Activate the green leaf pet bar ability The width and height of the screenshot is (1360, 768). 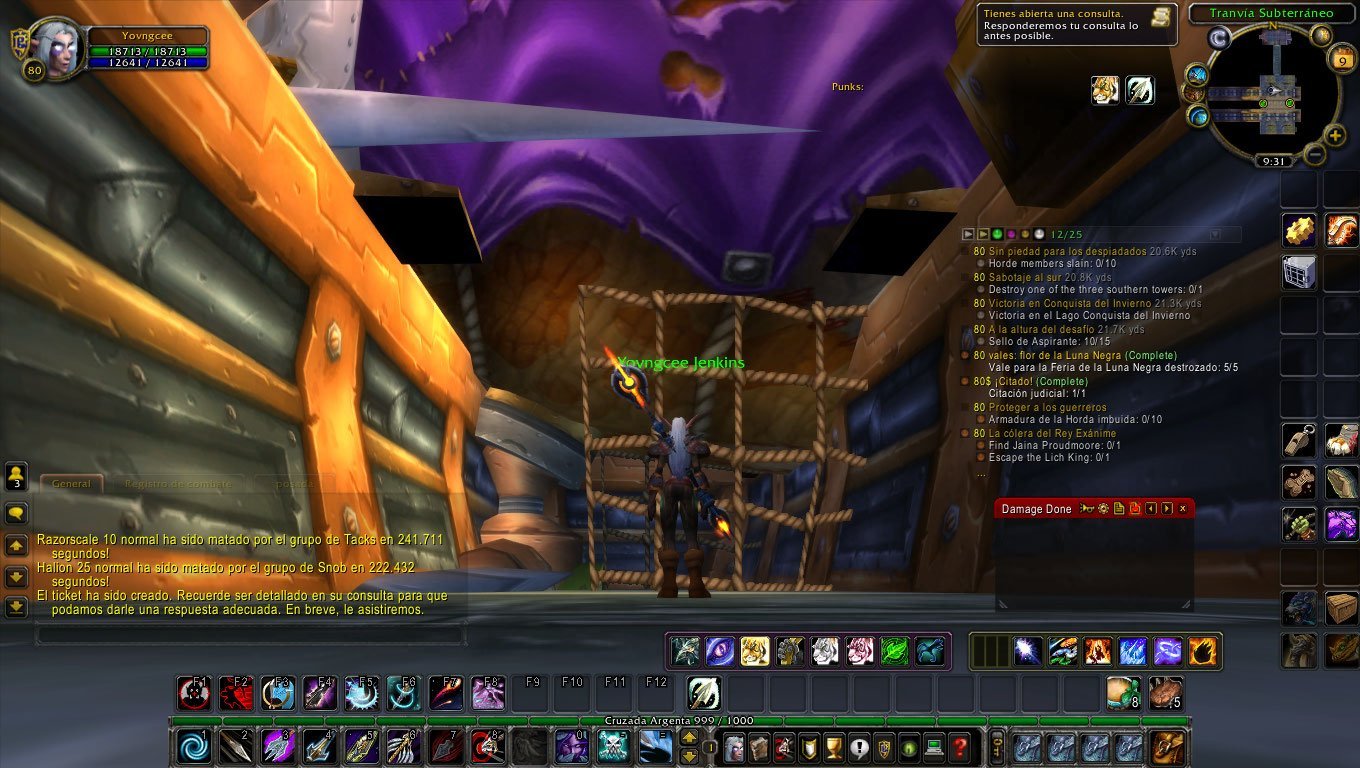(x=894, y=652)
